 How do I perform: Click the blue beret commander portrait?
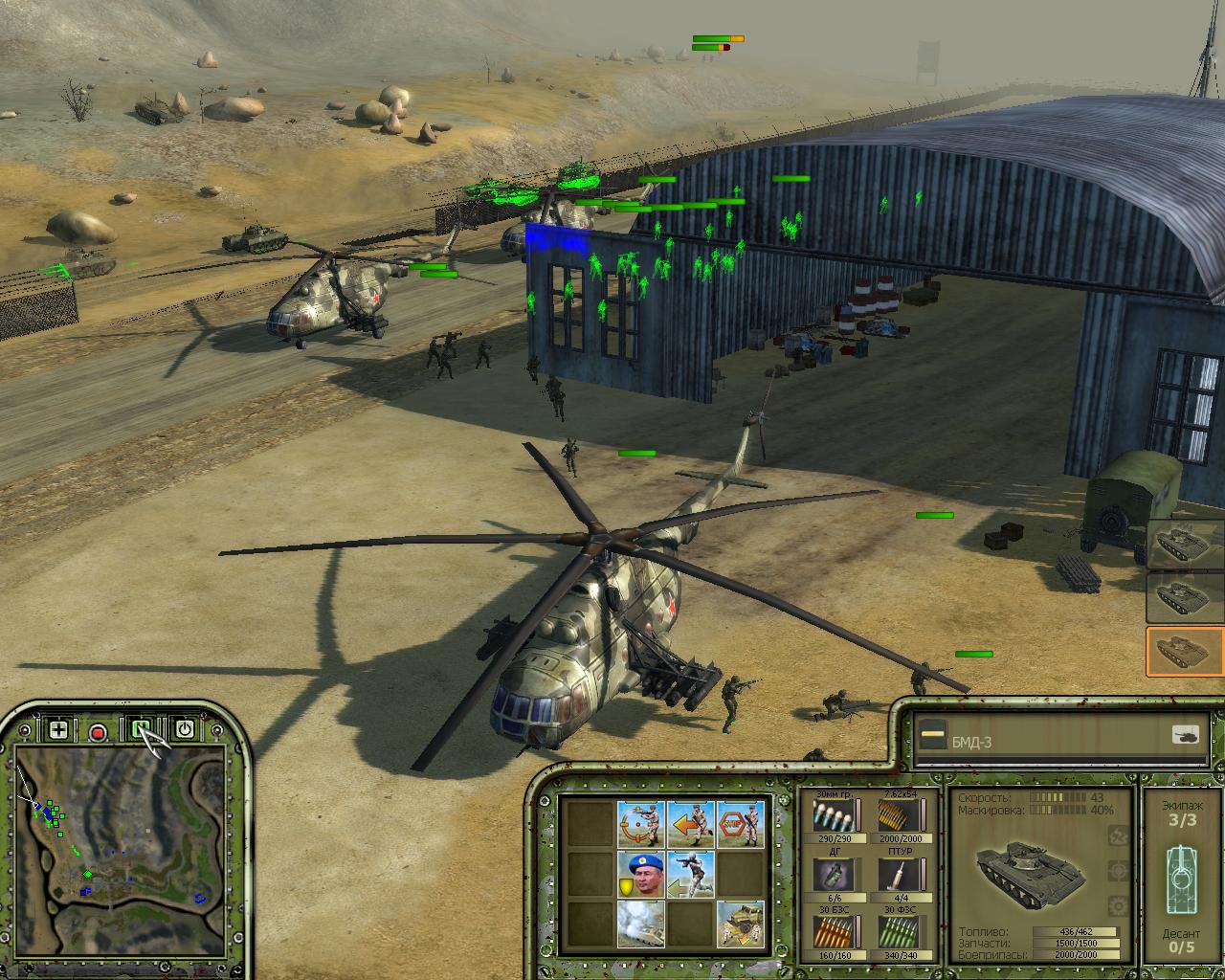(x=640, y=874)
